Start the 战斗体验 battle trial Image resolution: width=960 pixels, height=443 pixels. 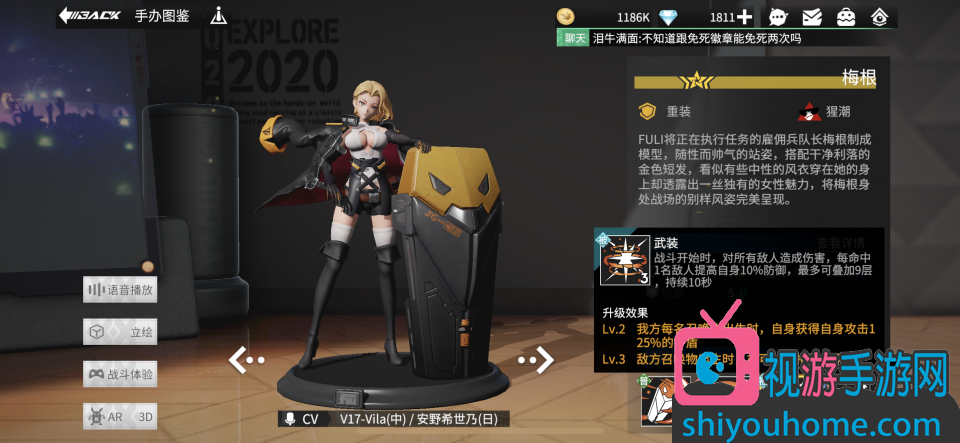(x=120, y=374)
